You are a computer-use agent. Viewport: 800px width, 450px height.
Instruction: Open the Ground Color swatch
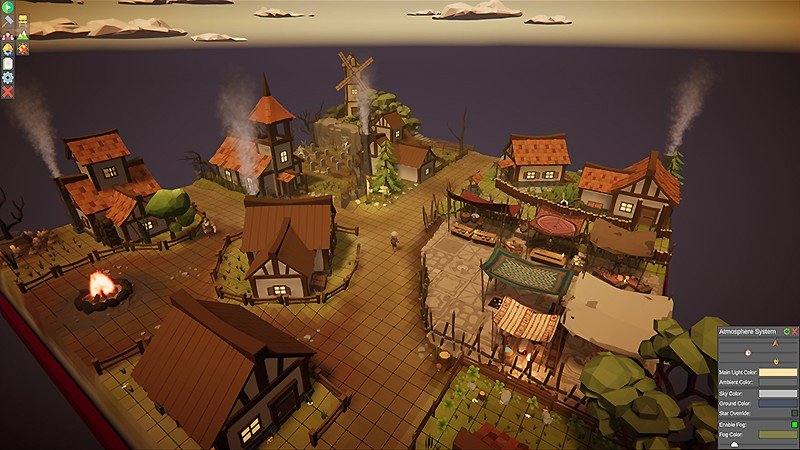pyautogui.click(x=778, y=403)
